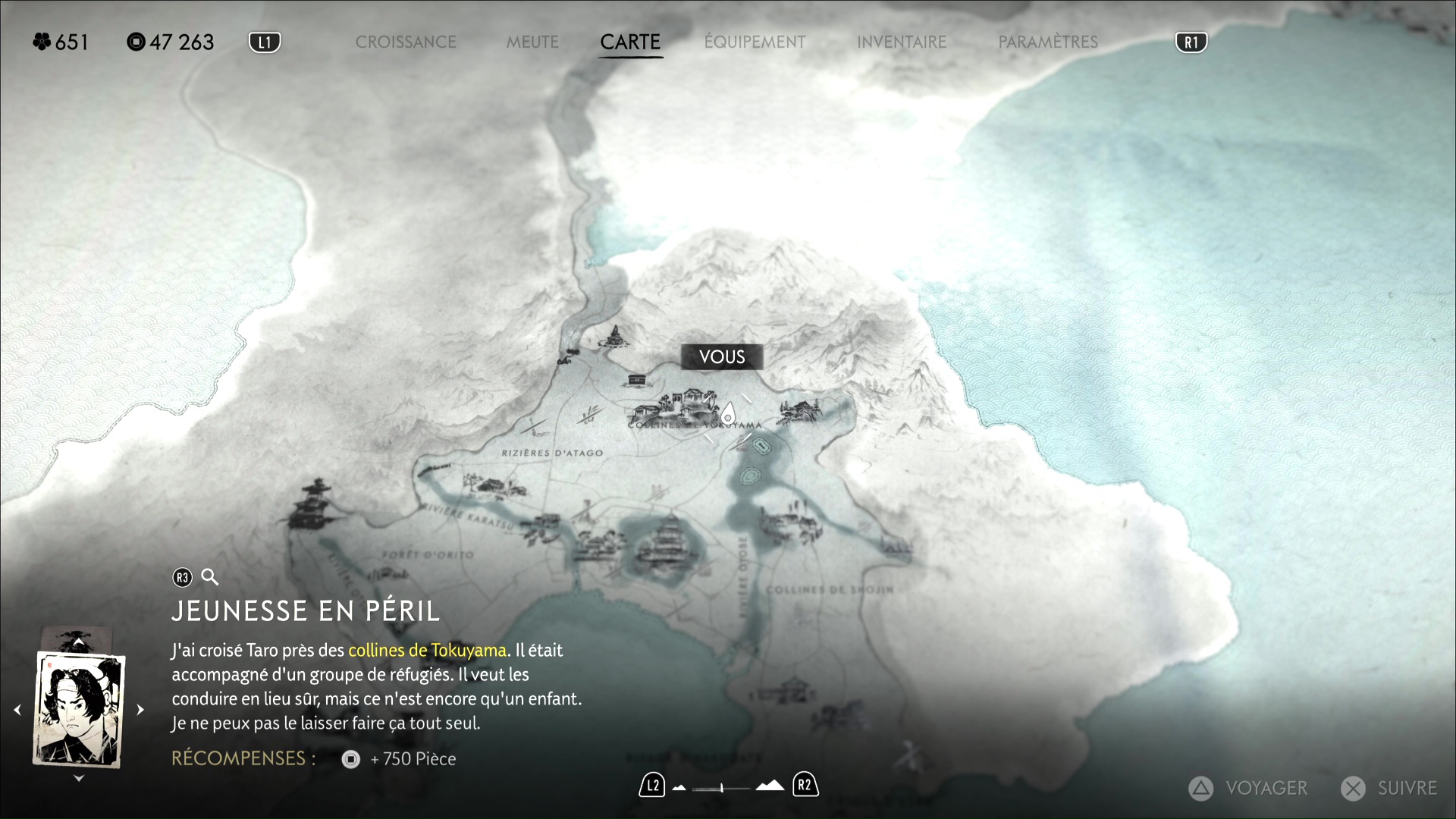The height and width of the screenshot is (819, 1456).
Task: Click the map zoom slider
Action: [x=722, y=788]
